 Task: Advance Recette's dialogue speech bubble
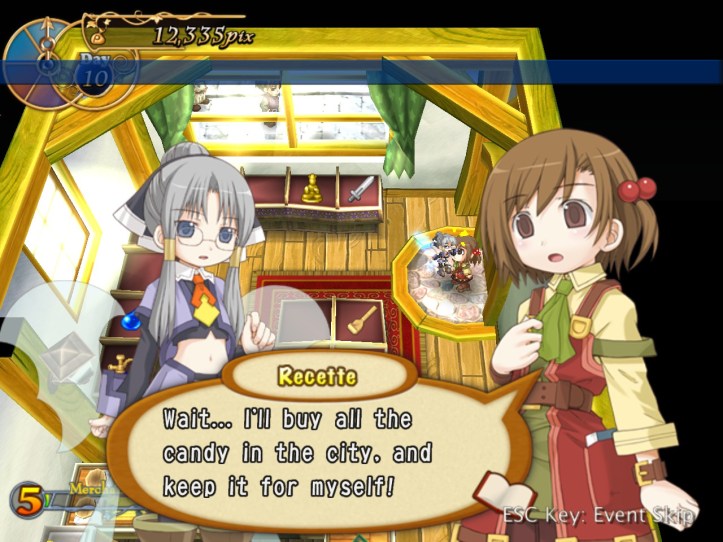coord(300,452)
